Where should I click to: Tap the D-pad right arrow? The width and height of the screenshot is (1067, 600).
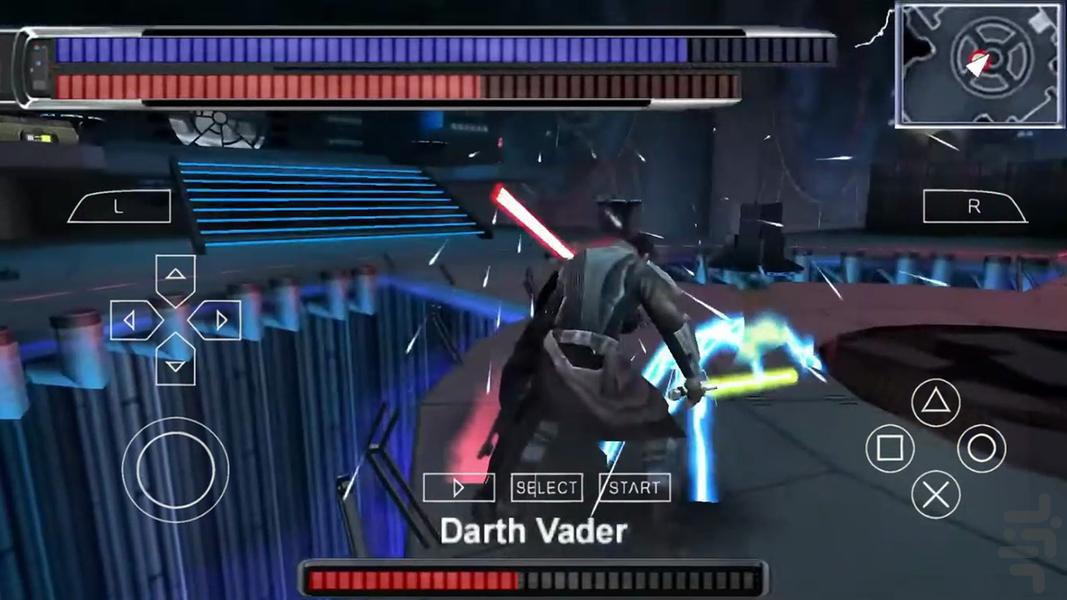(220, 320)
